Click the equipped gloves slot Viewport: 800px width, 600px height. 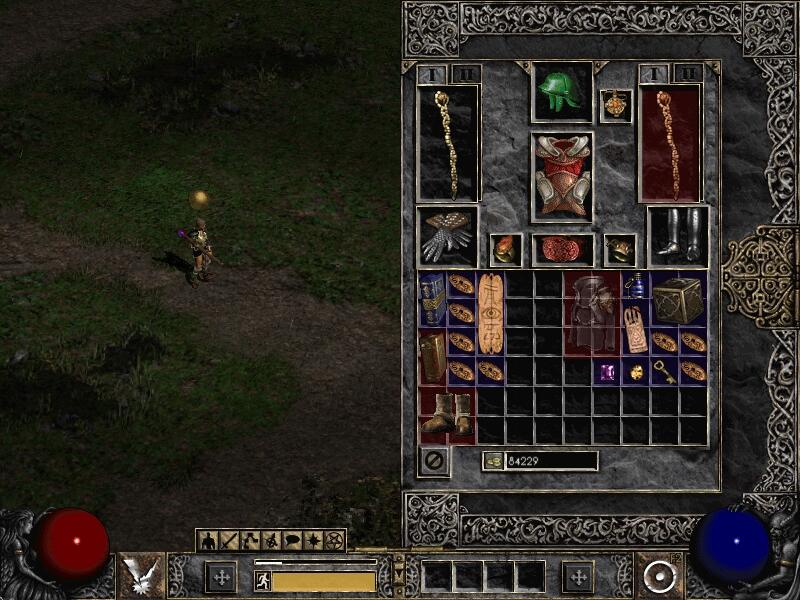point(447,236)
